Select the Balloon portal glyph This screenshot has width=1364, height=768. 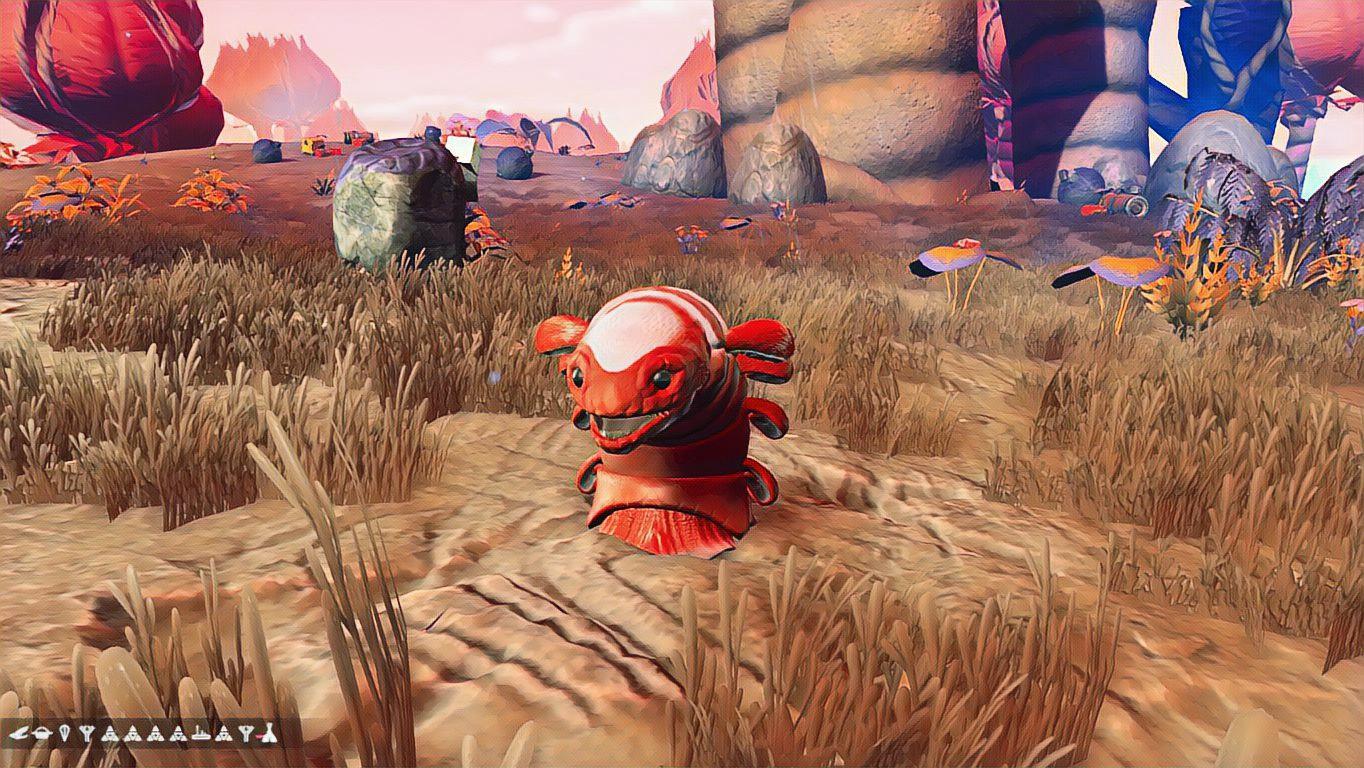pyautogui.click(x=65, y=733)
